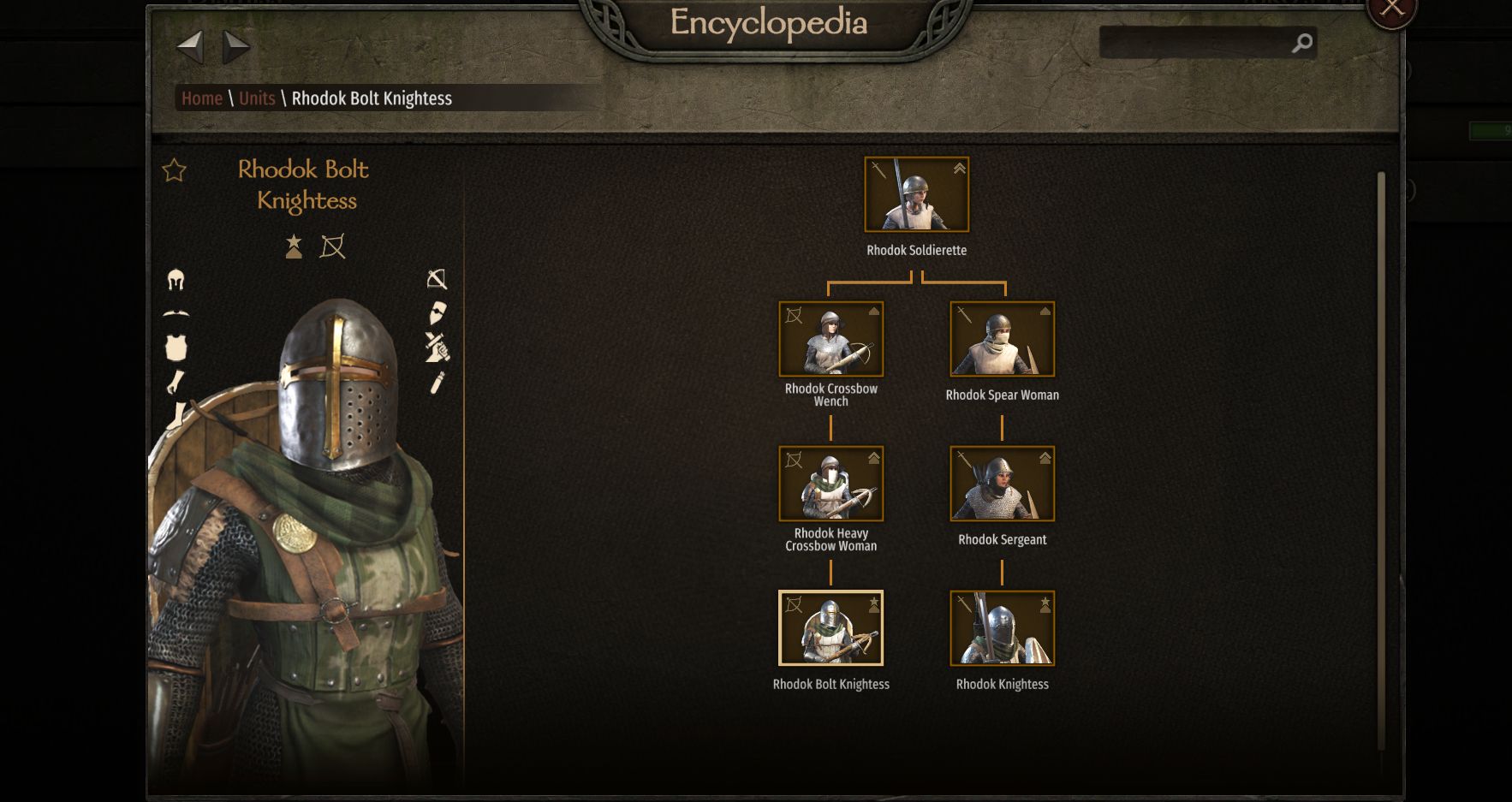Viewport: 1512px width, 802px height.
Task: Inspect the body armor equipment slot
Action: (176, 348)
